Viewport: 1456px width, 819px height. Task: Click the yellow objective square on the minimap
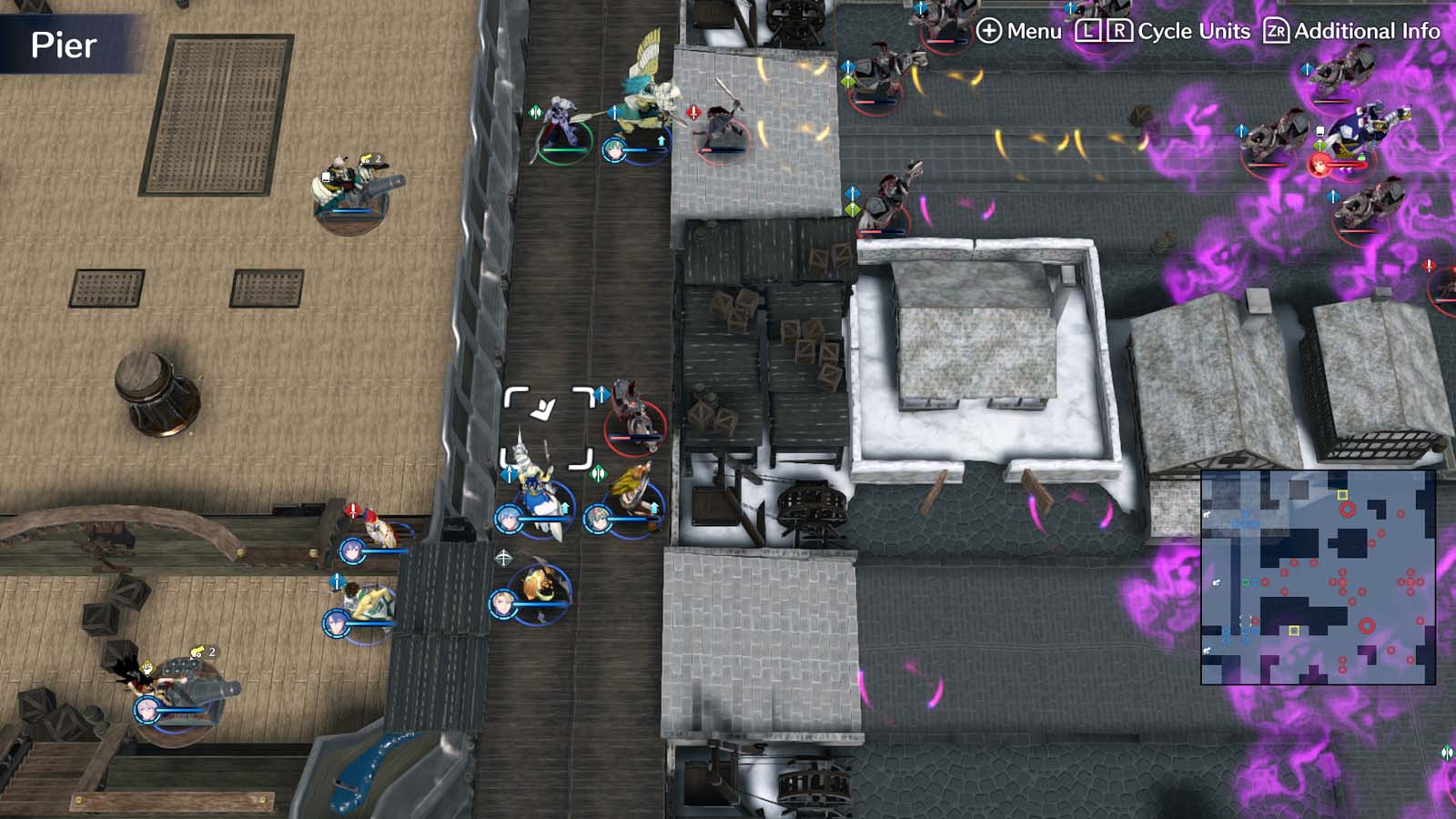coord(1294,631)
